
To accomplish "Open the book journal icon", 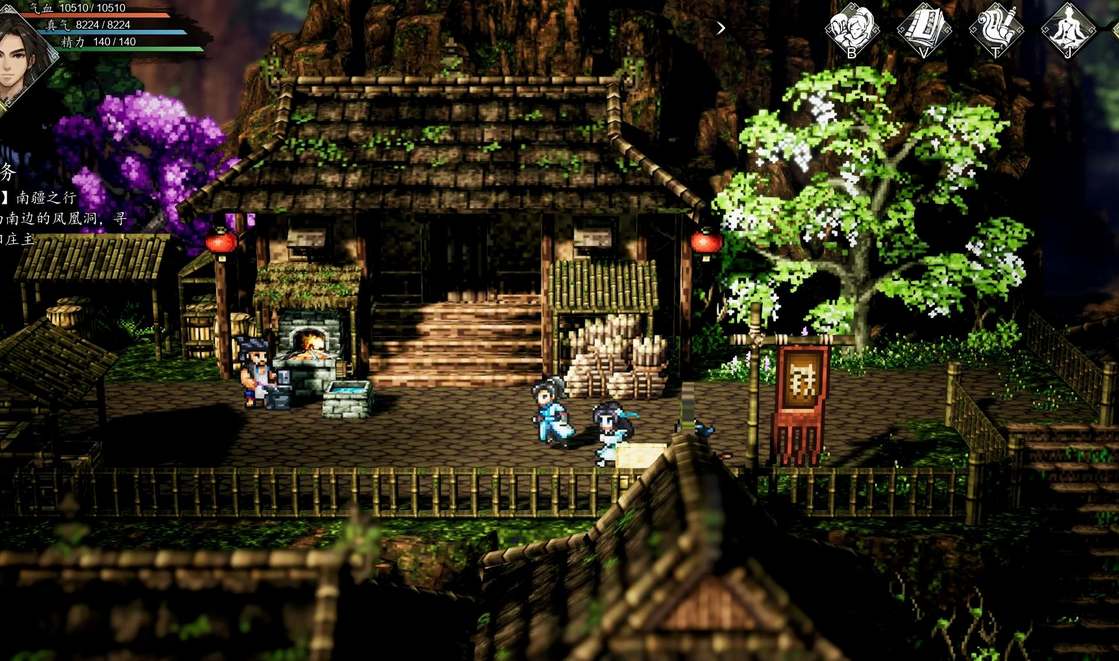I will coord(923,28).
